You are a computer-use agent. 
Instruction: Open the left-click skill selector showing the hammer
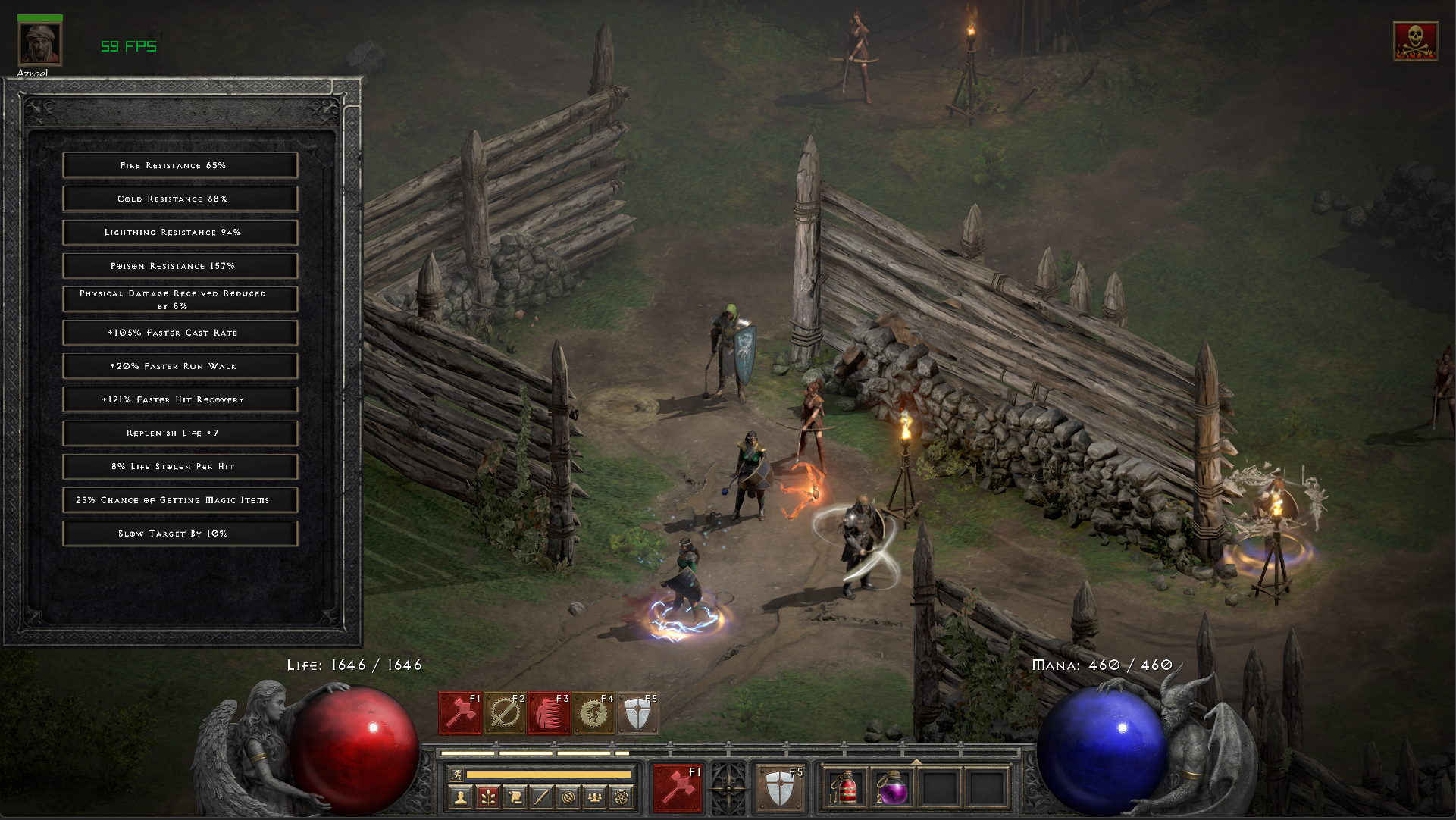(x=677, y=787)
